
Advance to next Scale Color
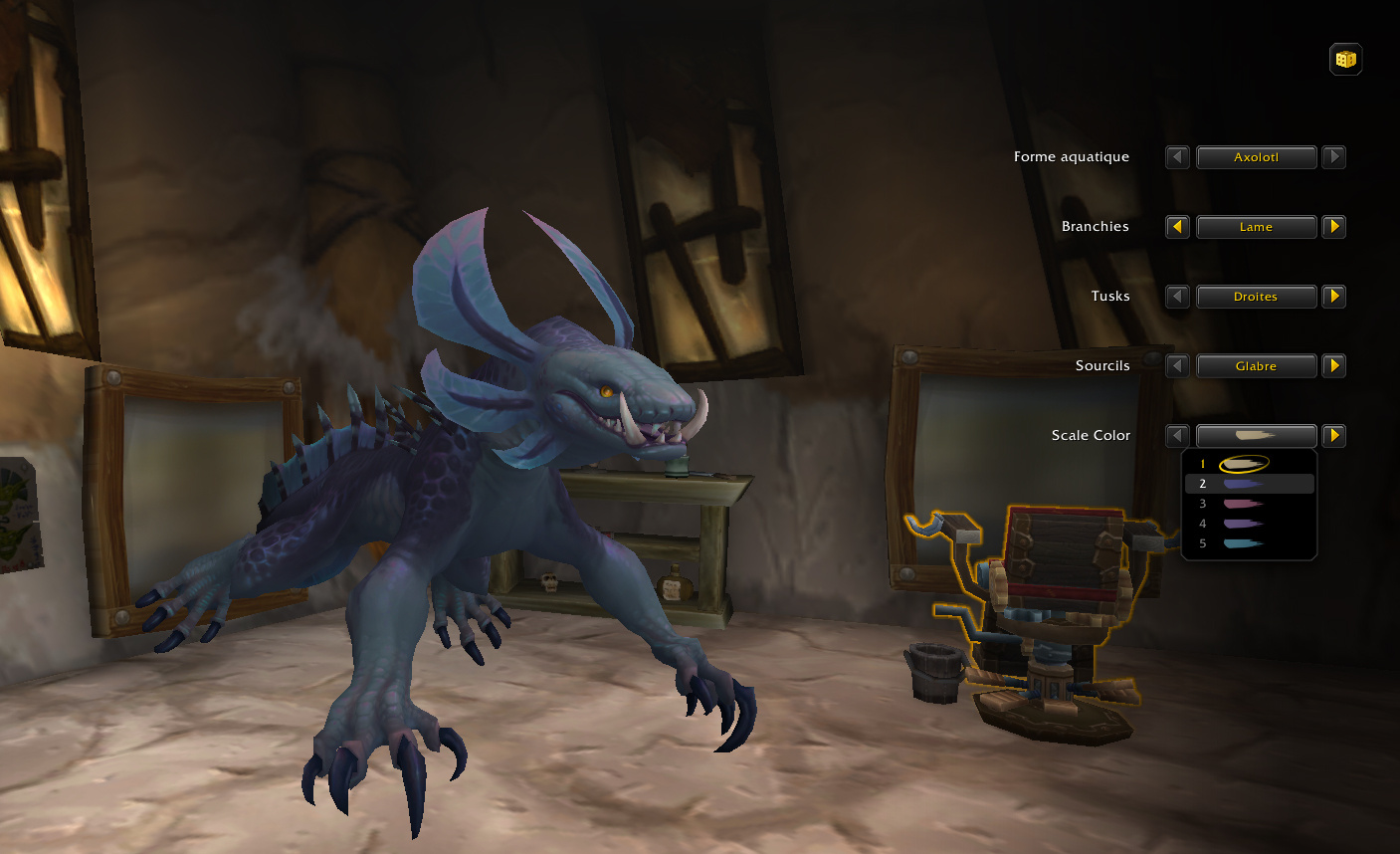click(x=1334, y=436)
